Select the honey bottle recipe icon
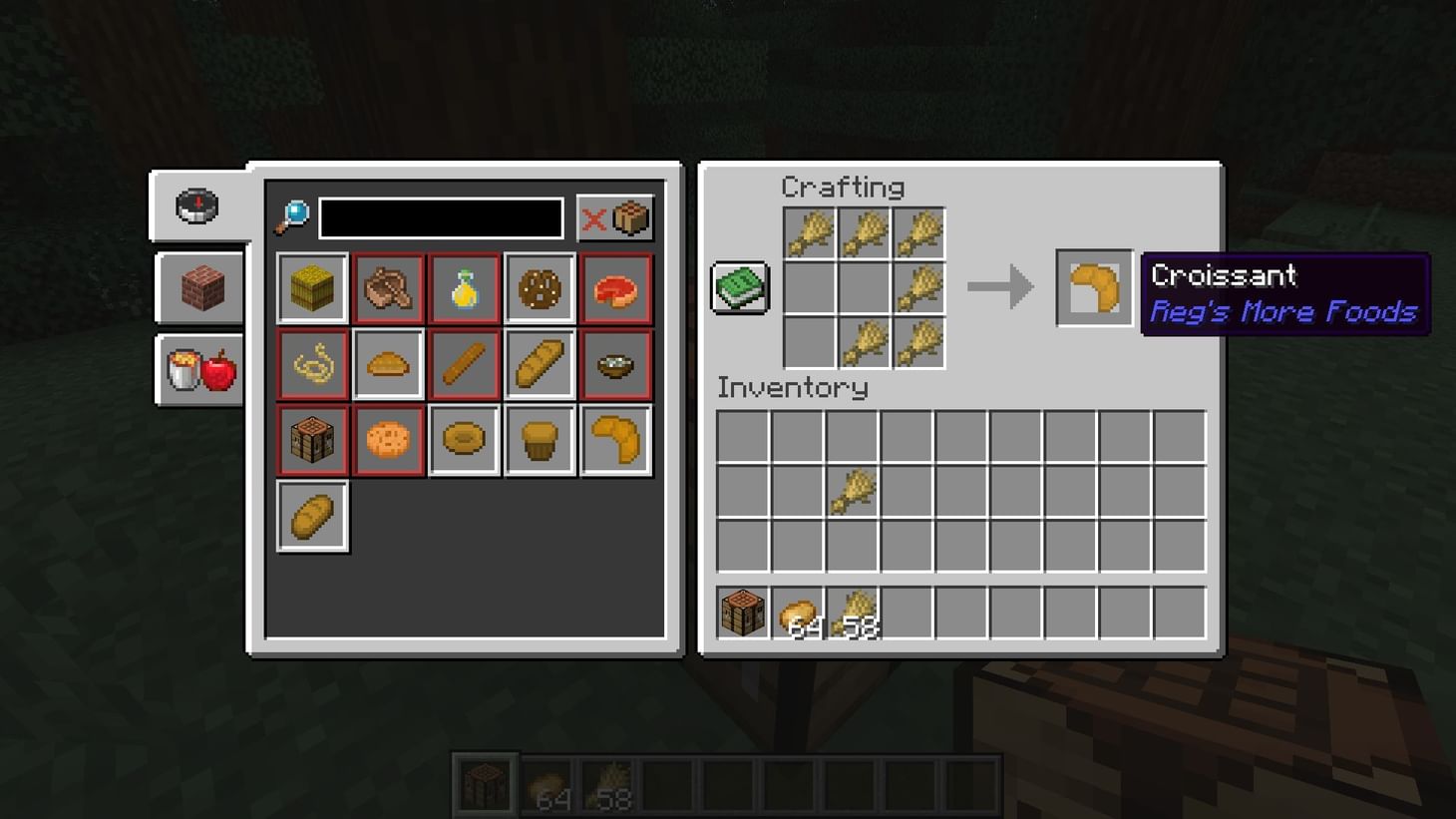The image size is (1456, 819). [x=464, y=288]
